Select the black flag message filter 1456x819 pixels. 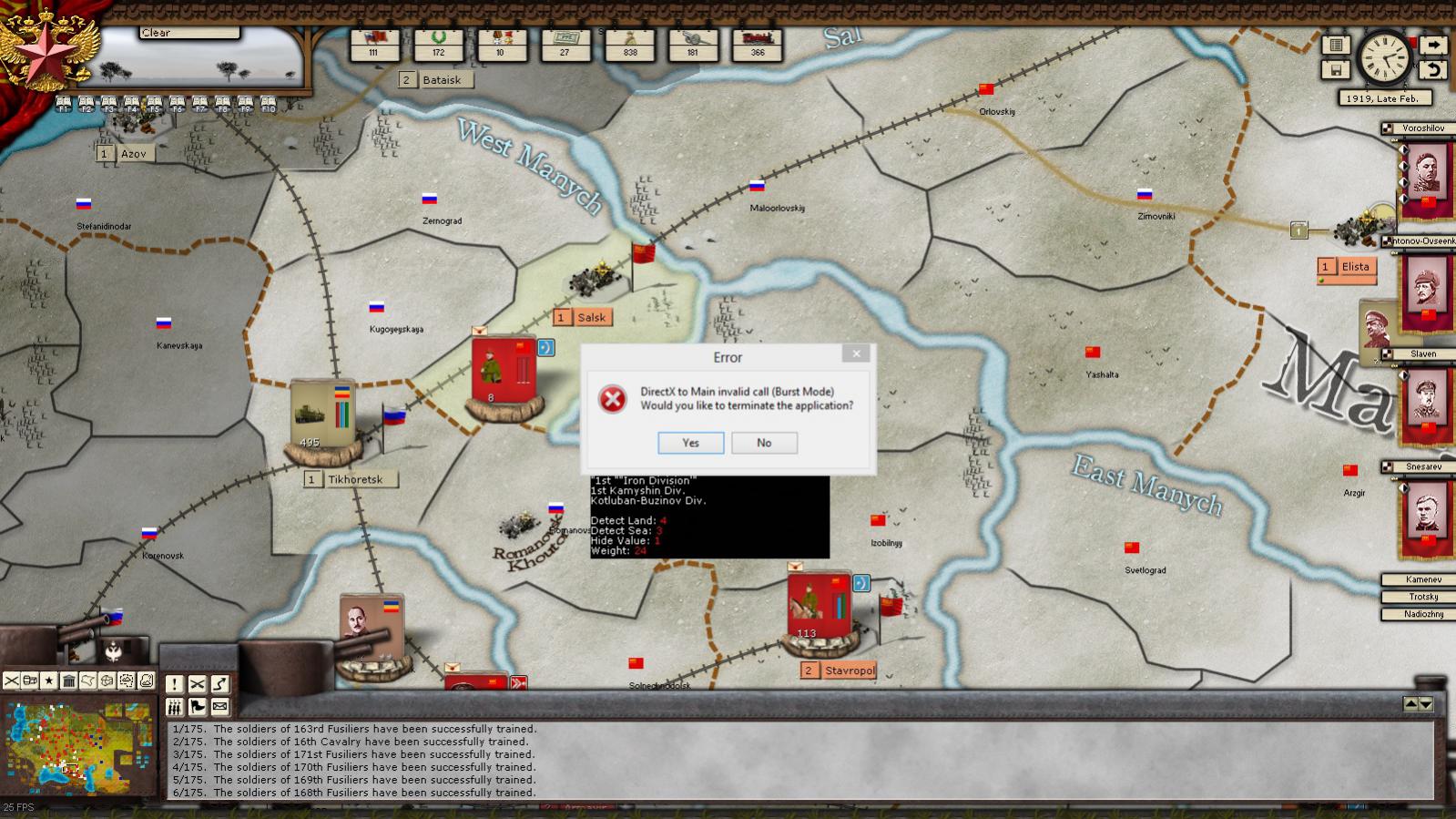(197, 707)
